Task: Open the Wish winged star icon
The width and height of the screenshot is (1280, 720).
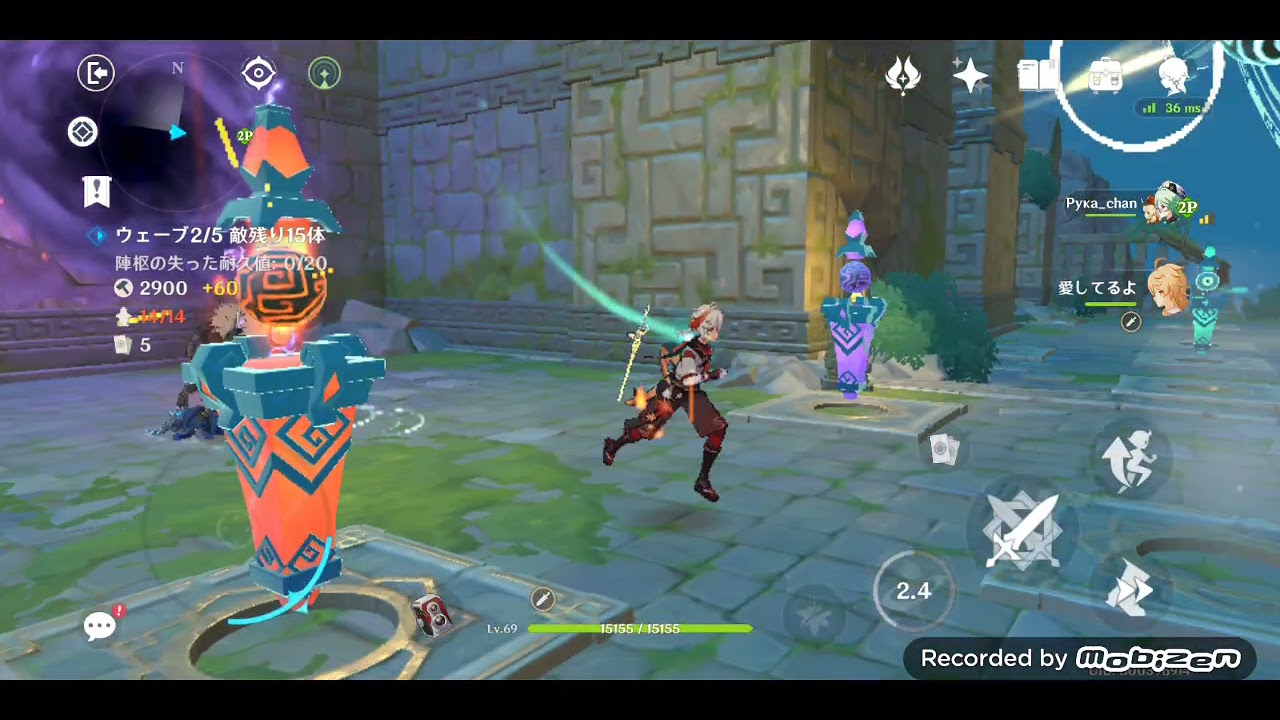Action: coord(903,75)
